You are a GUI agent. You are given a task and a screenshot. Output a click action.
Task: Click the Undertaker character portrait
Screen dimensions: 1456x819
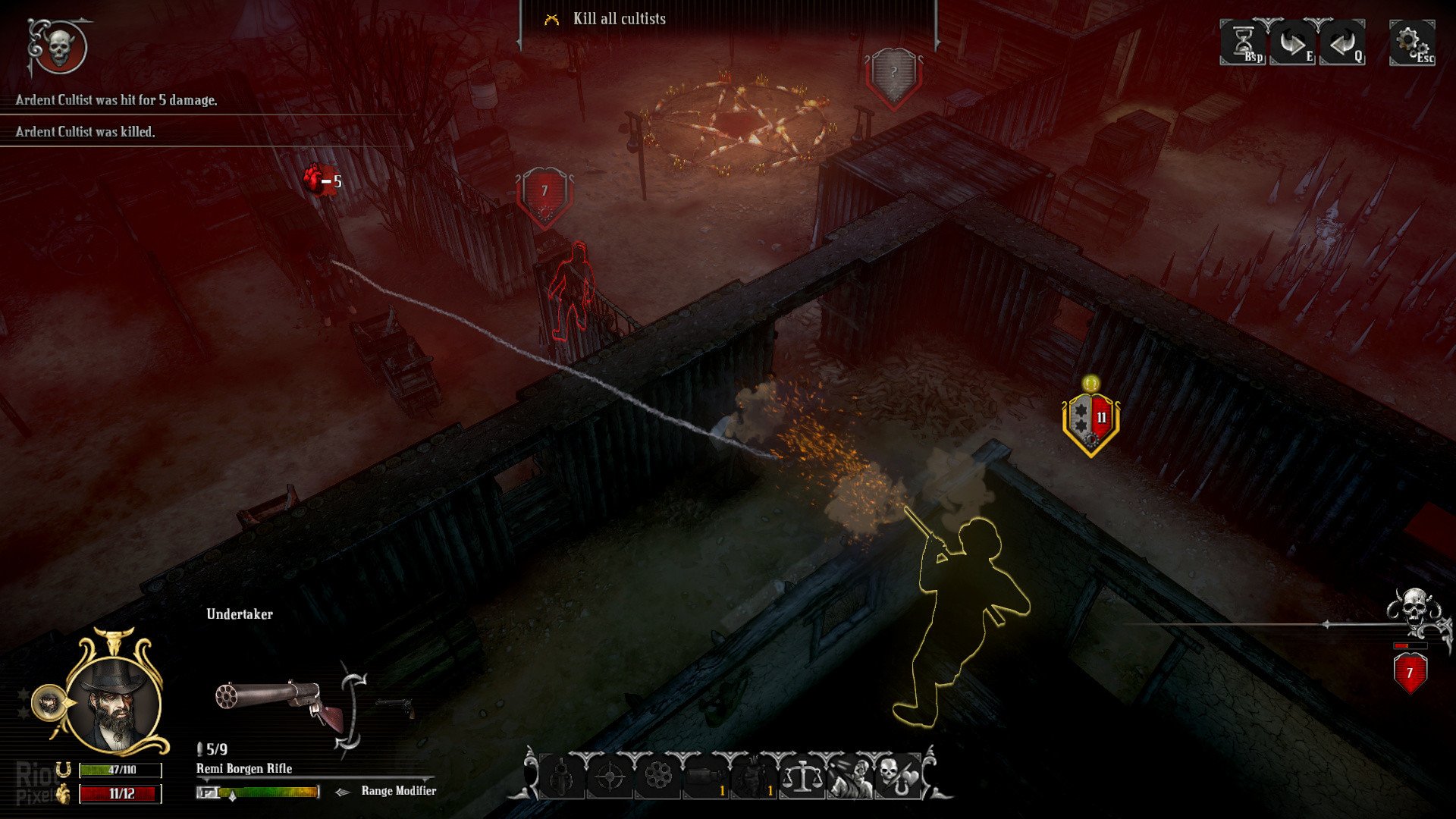[x=115, y=703]
